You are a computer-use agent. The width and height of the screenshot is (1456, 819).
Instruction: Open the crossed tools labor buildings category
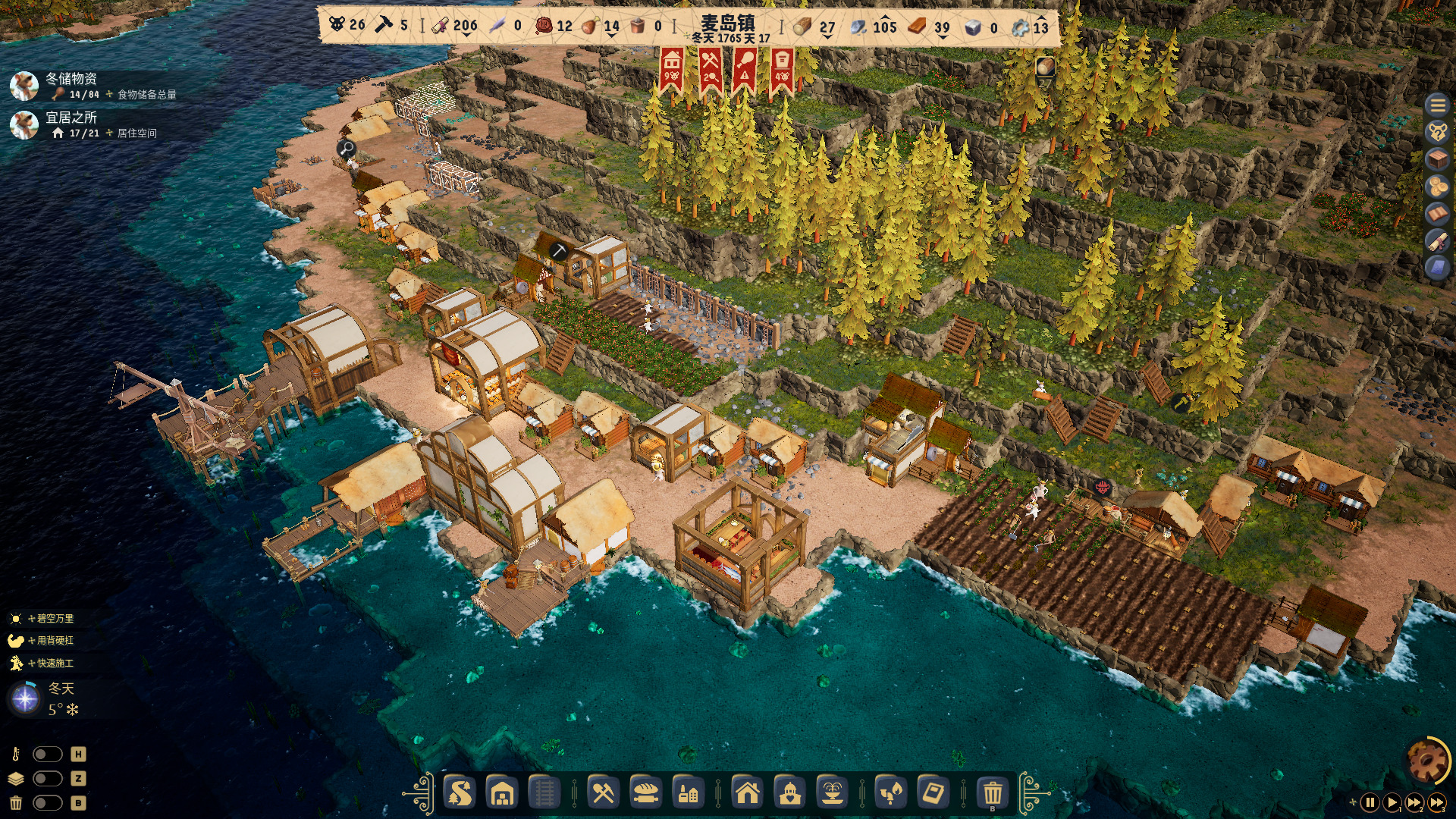coord(603,794)
